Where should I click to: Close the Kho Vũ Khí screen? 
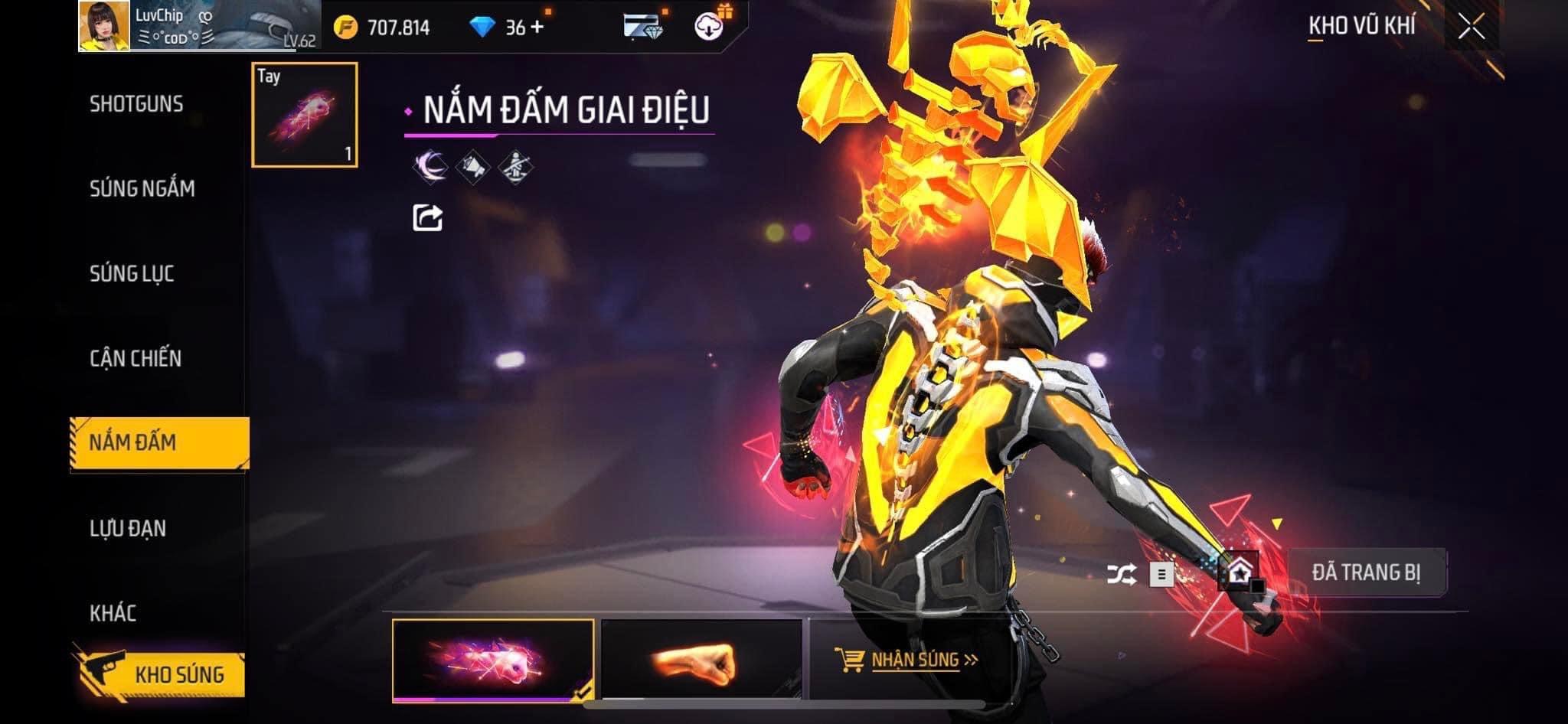[x=1472, y=28]
